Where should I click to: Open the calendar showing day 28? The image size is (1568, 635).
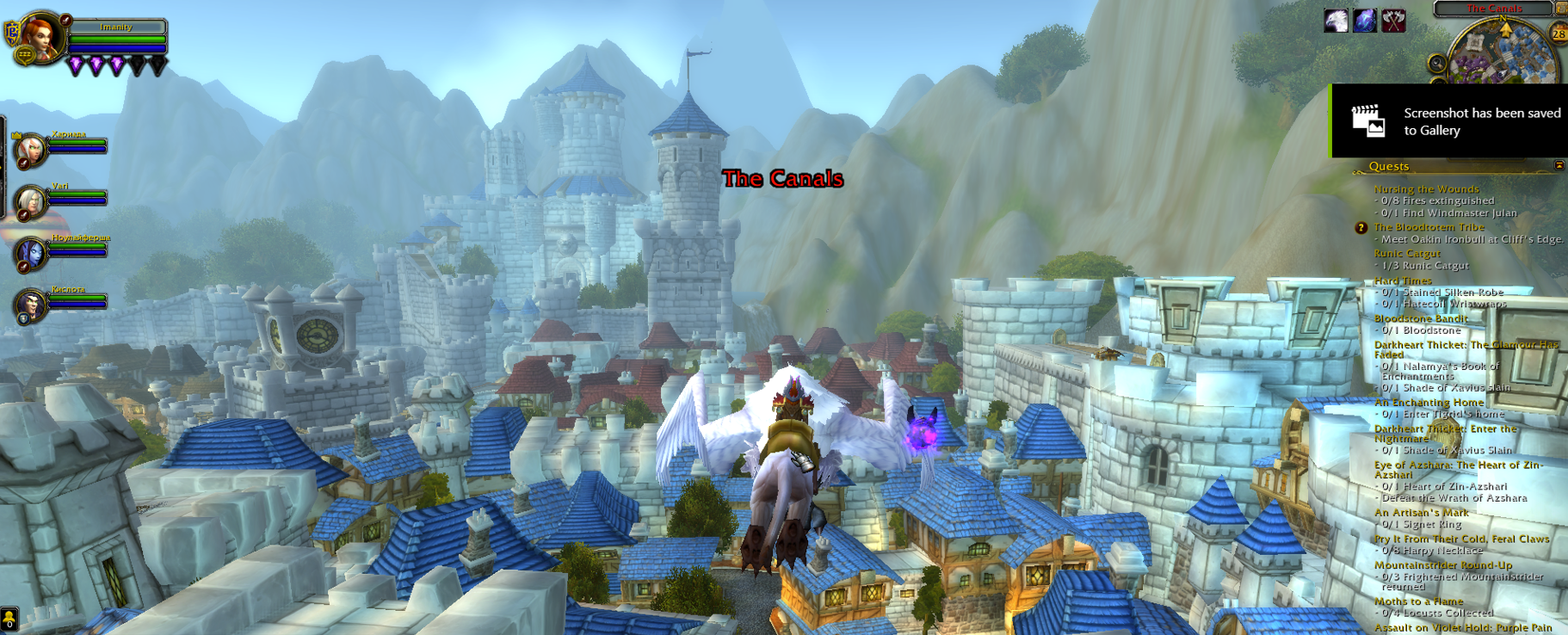click(1559, 34)
